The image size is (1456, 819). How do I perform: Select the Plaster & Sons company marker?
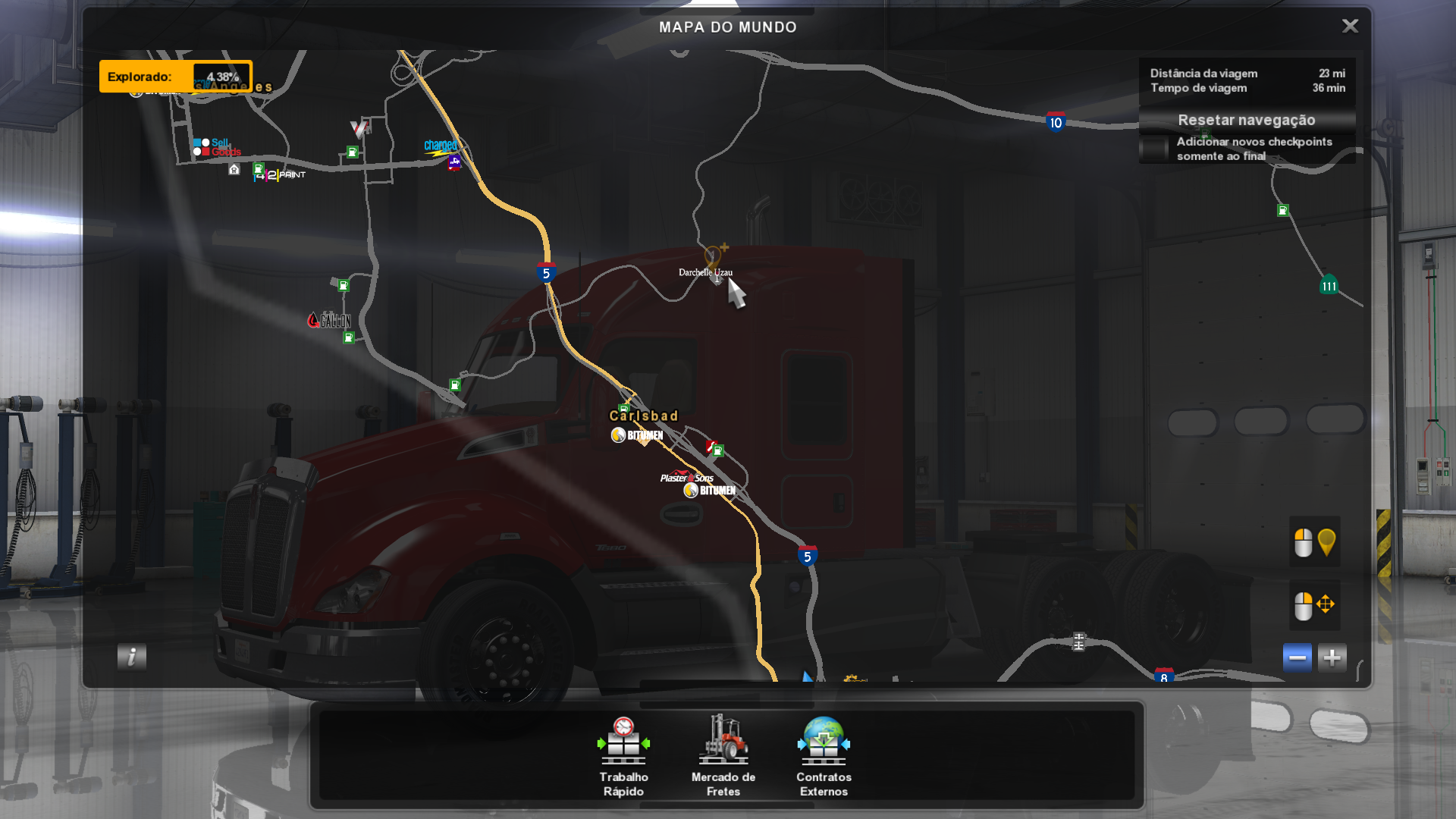[x=686, y=478]
